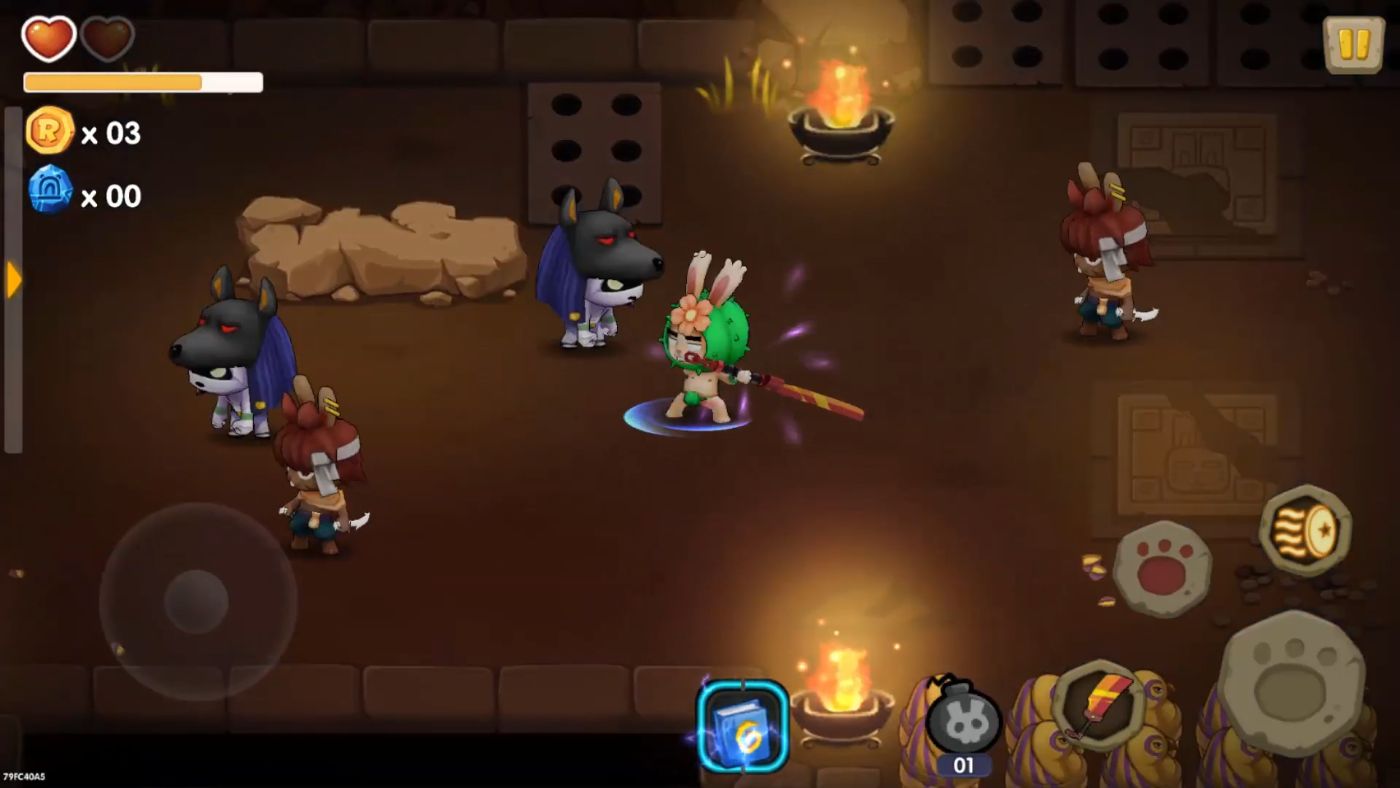Tap the bottom center fire brazier
The image size is (1400, 788).
point(843,700)
